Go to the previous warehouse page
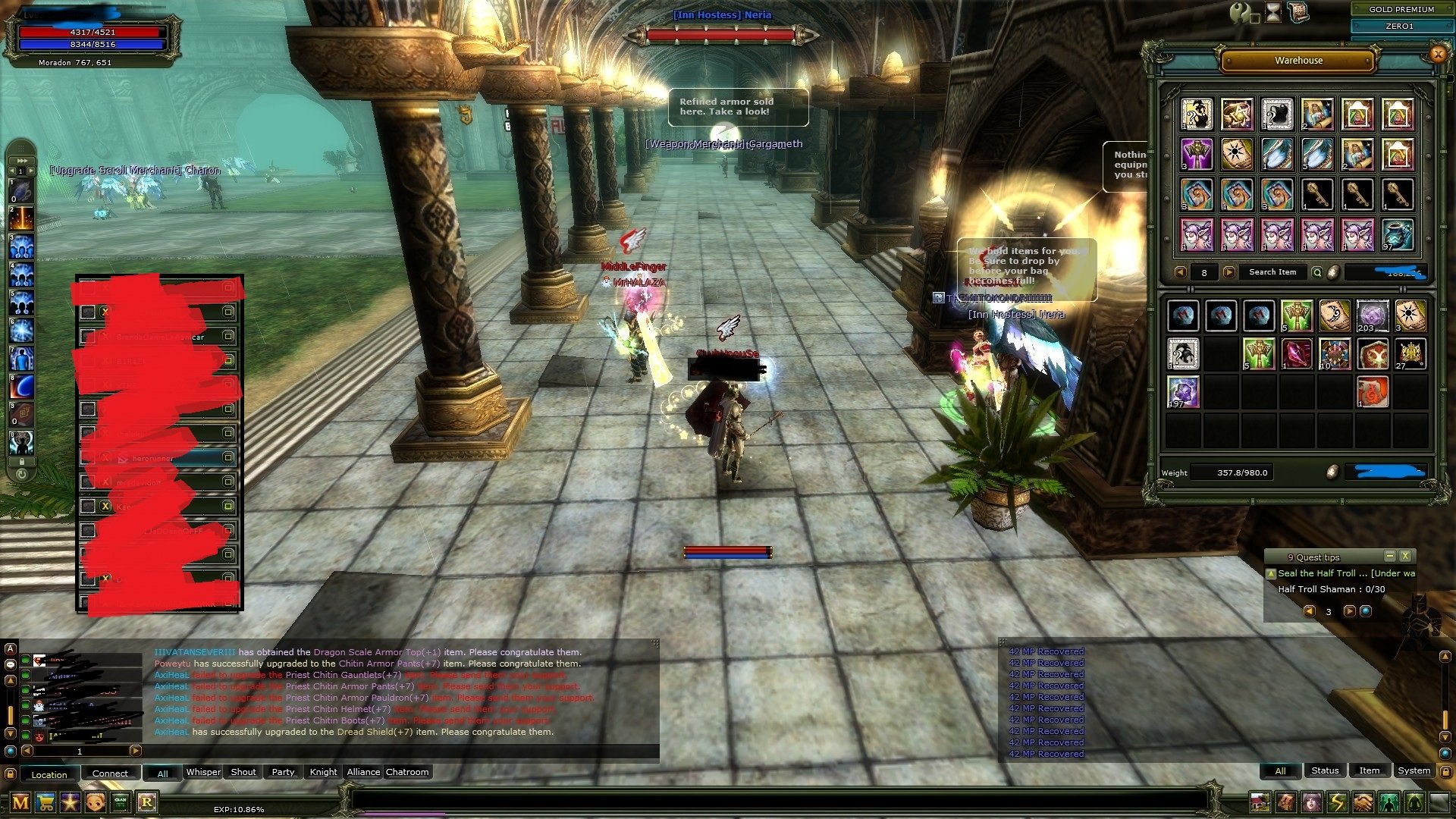 coord(1180,272)
